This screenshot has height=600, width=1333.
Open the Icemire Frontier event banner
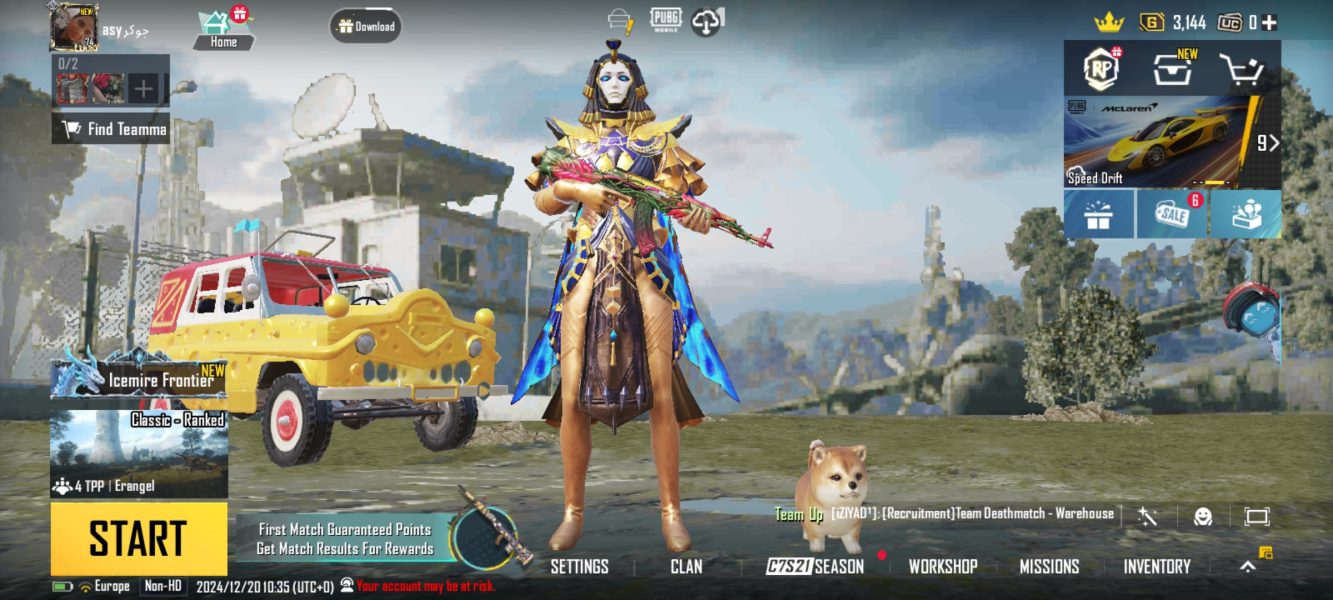pos(139,375)
